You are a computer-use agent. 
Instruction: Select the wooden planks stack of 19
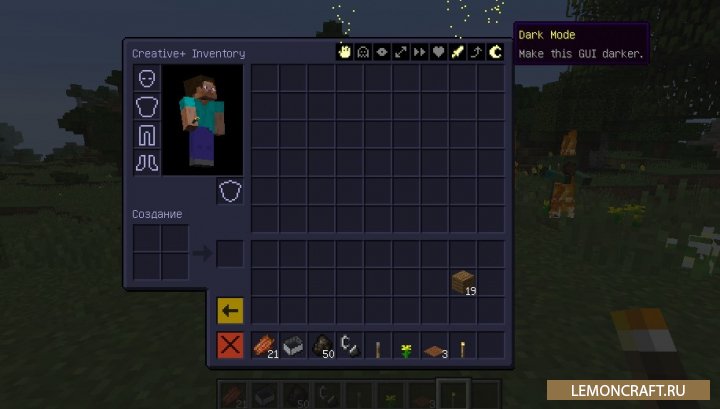[x=462, y=282]
